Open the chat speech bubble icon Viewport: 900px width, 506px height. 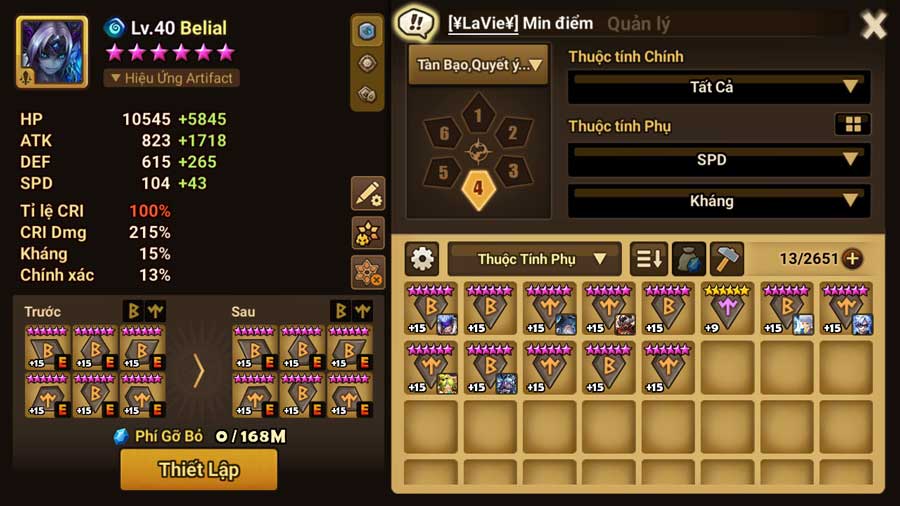click(414, 24)
